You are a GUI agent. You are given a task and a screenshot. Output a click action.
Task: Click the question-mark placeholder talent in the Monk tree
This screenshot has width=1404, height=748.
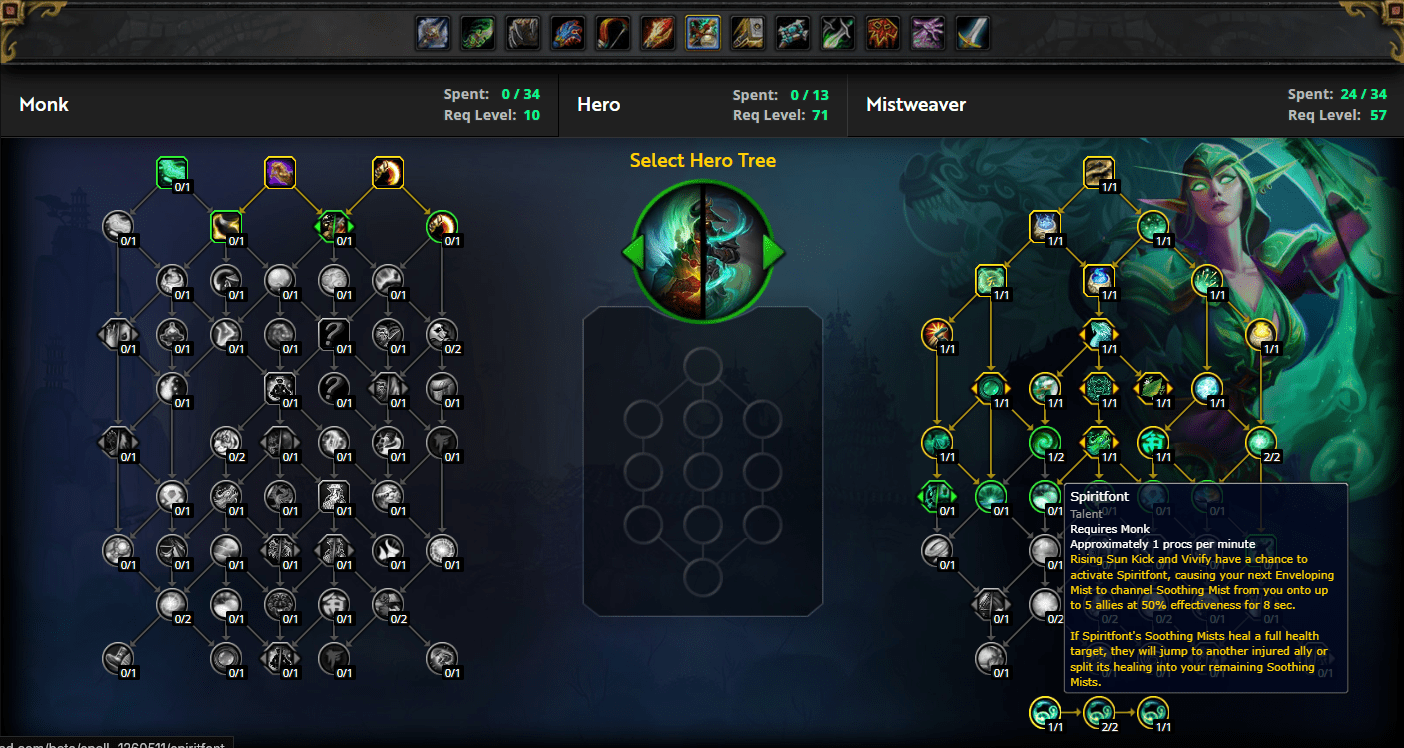click(x=334, y=335)
